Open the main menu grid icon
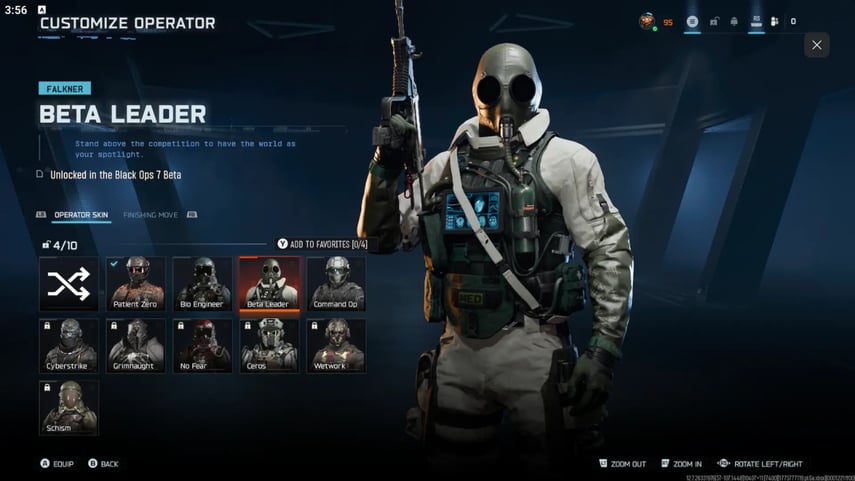This screenshot has width=855, height=481. (692, 21)
